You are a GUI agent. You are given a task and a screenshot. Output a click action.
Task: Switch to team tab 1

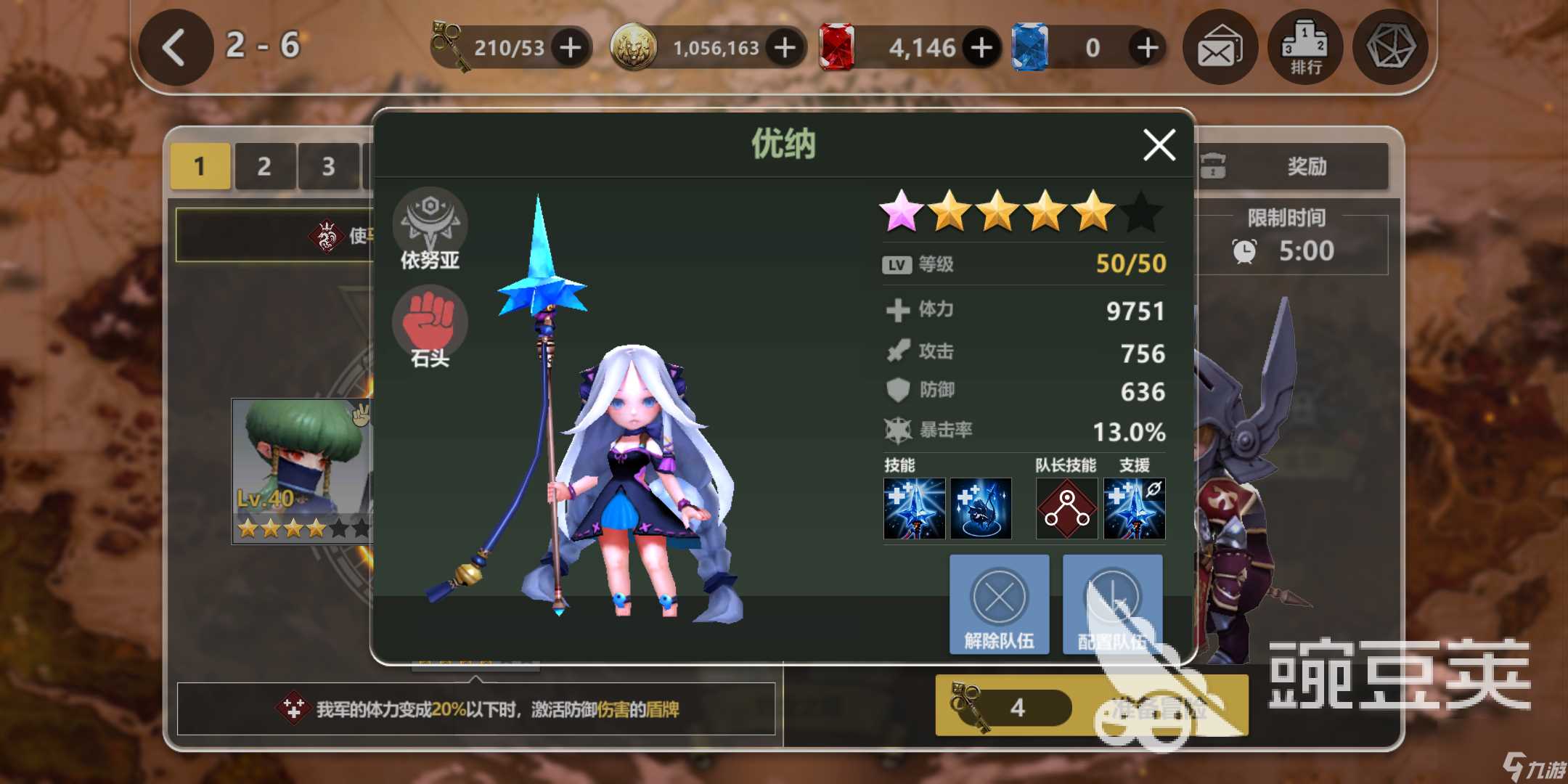tap(200, 166)
